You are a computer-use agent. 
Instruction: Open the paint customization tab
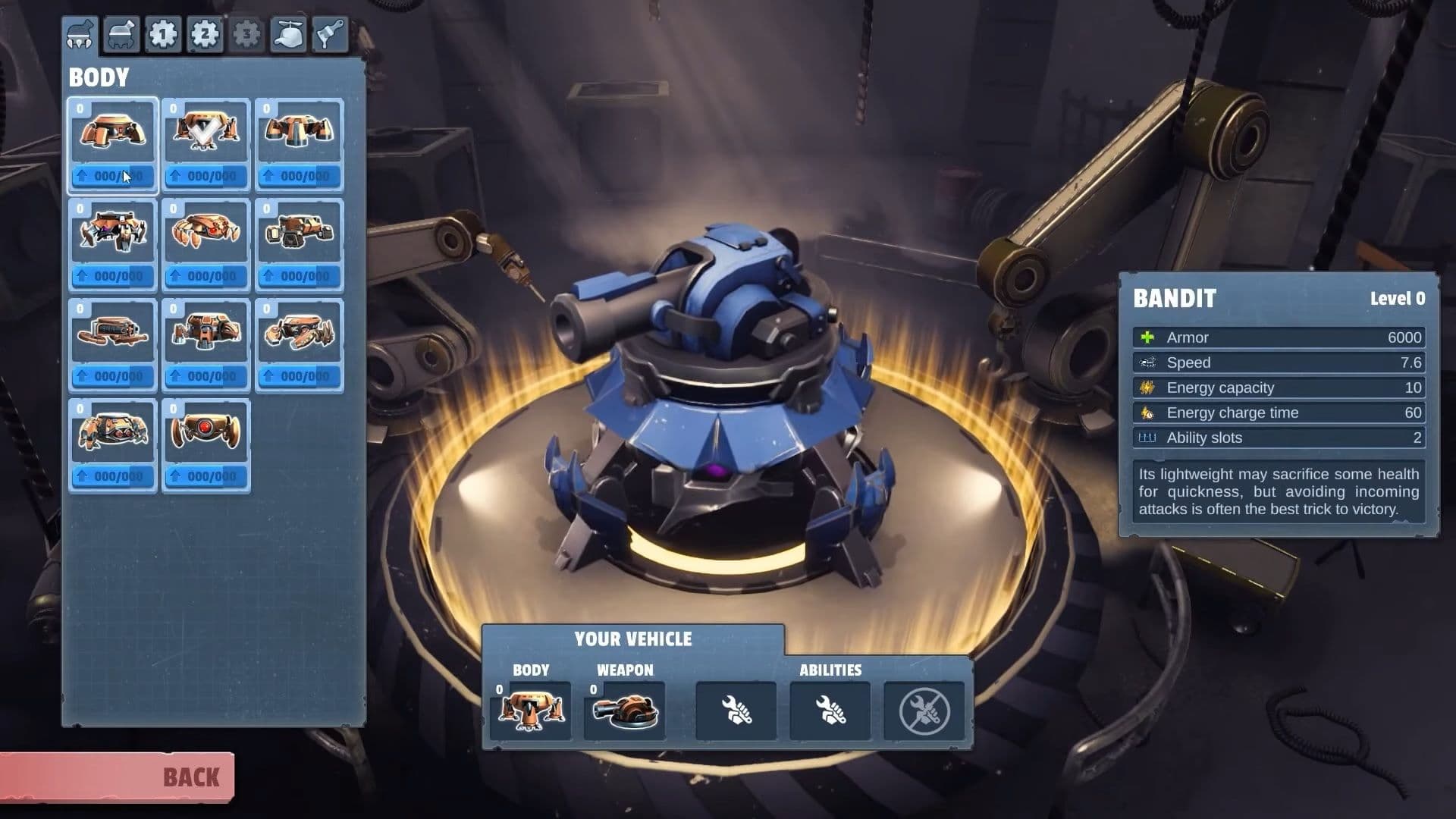[x=330, y=34]
